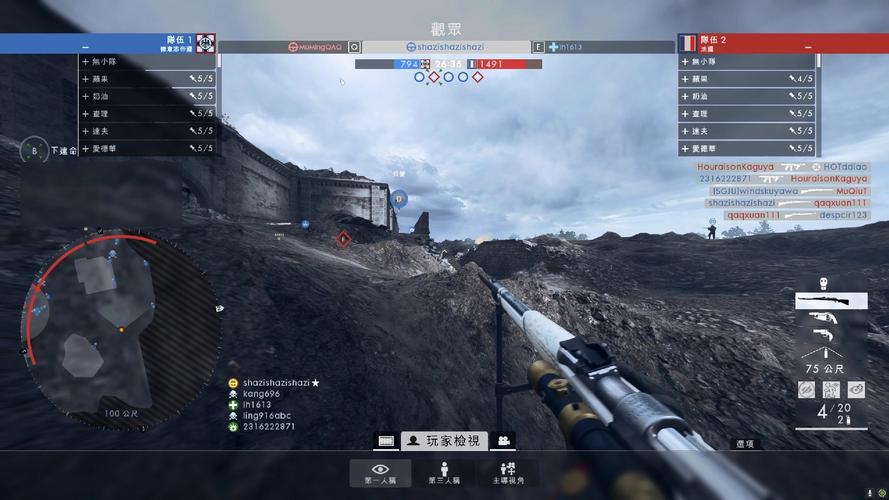This screenshot has height=500, width=889.
Task: Choose the director view (主導視角) button
Action: [507, 473]
